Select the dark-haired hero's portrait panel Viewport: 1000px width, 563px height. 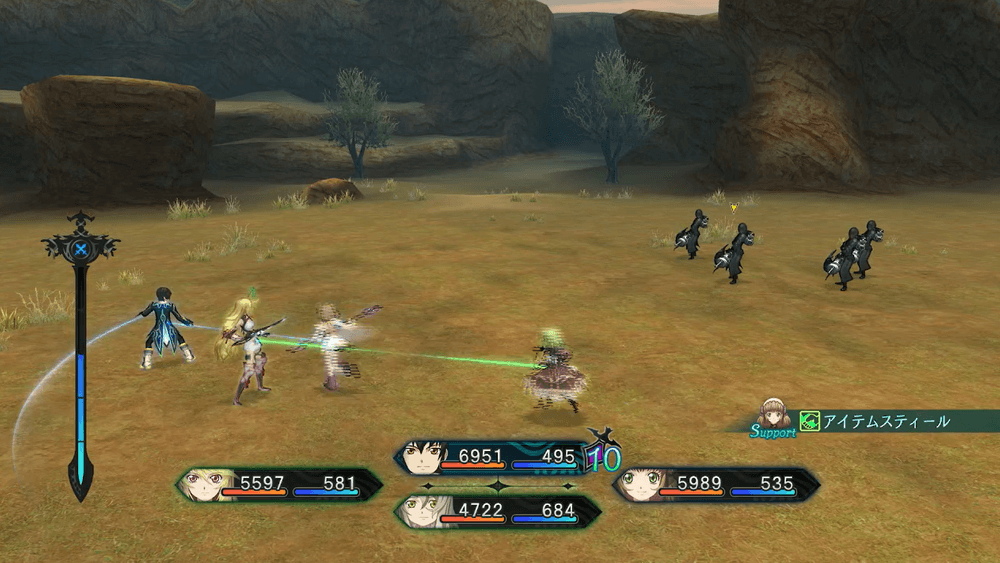coord(495,458)
